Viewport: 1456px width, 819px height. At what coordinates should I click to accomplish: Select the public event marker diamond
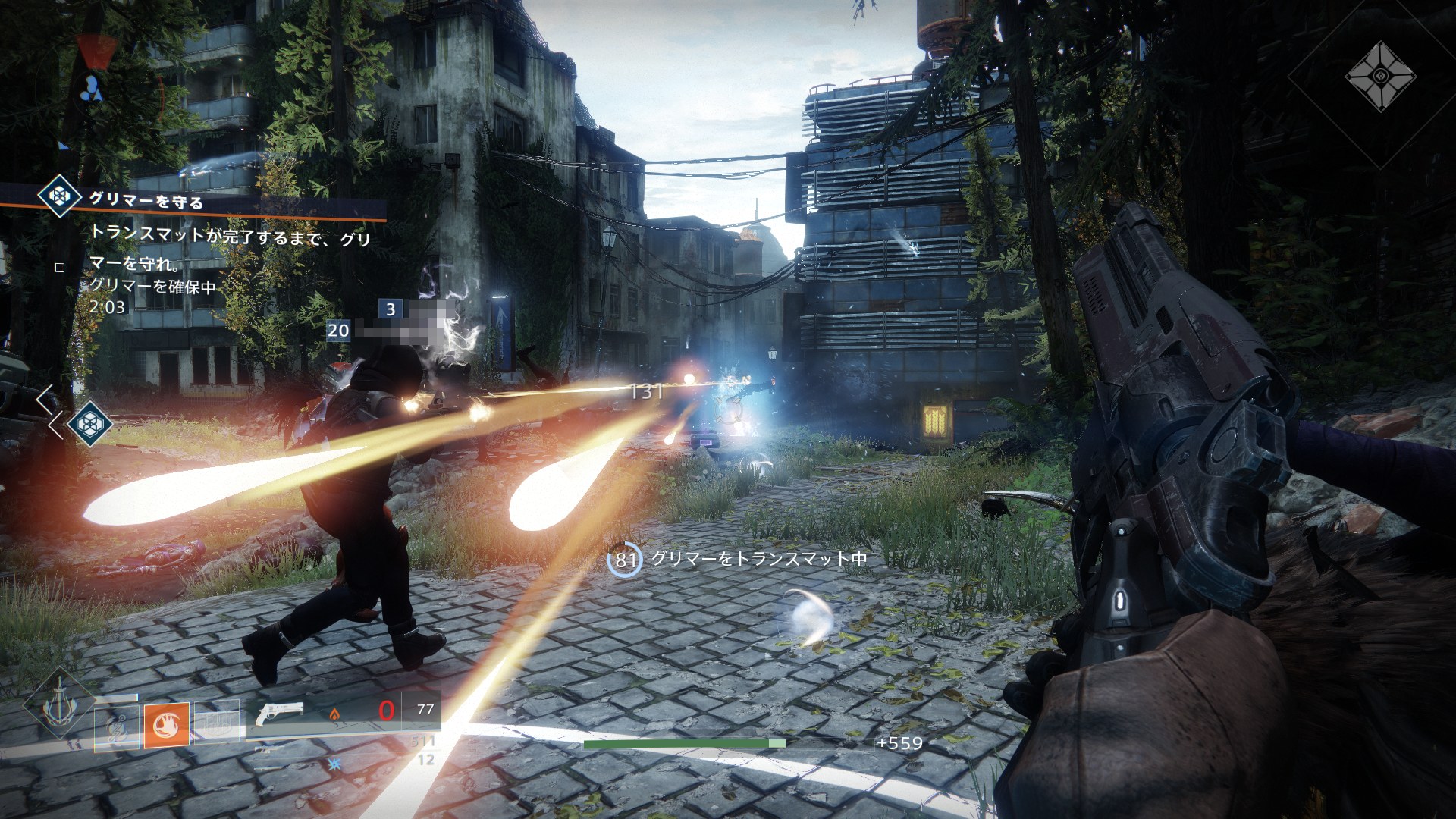click(x=89, y=423)
